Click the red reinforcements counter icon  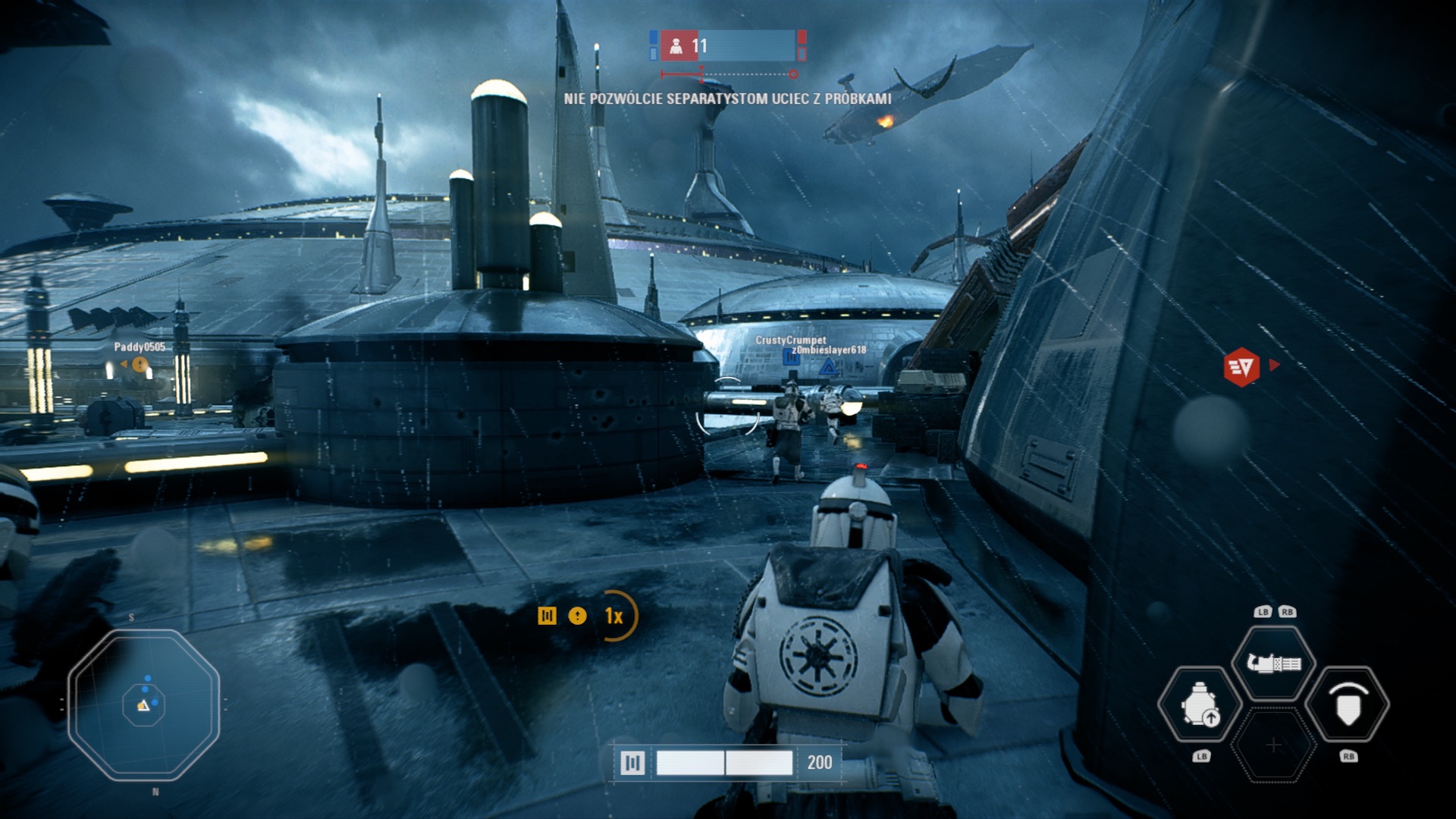click(676, 46)
